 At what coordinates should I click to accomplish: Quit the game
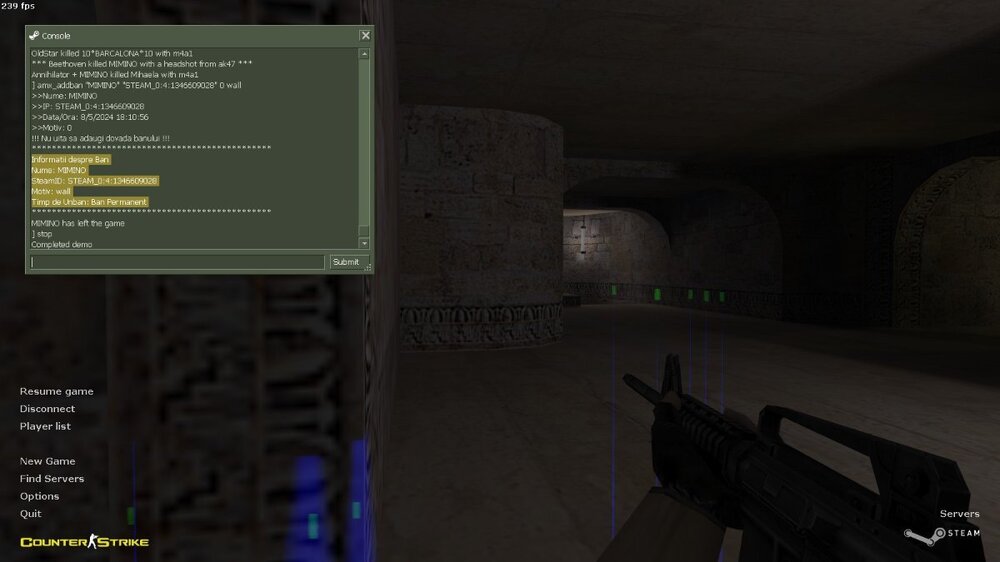[x=30, y=514]
